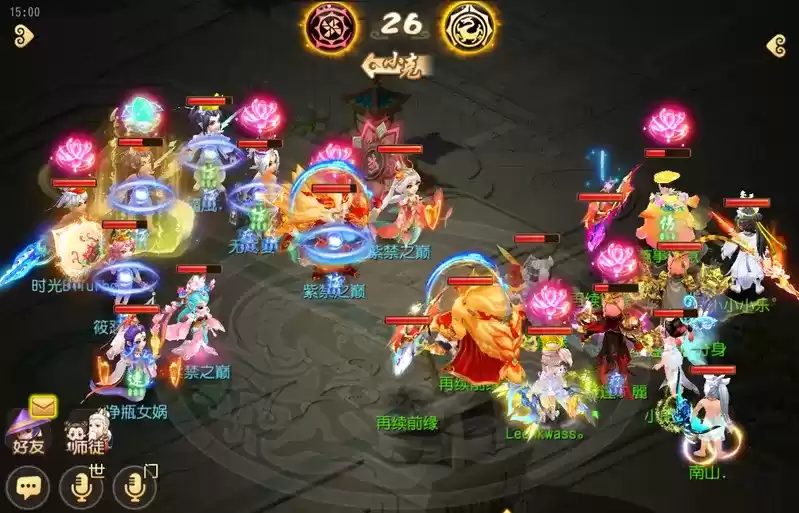Expand the top-right corner arrow panel
This screenshot has height=513, width=799.
click(x=775, y=46)
